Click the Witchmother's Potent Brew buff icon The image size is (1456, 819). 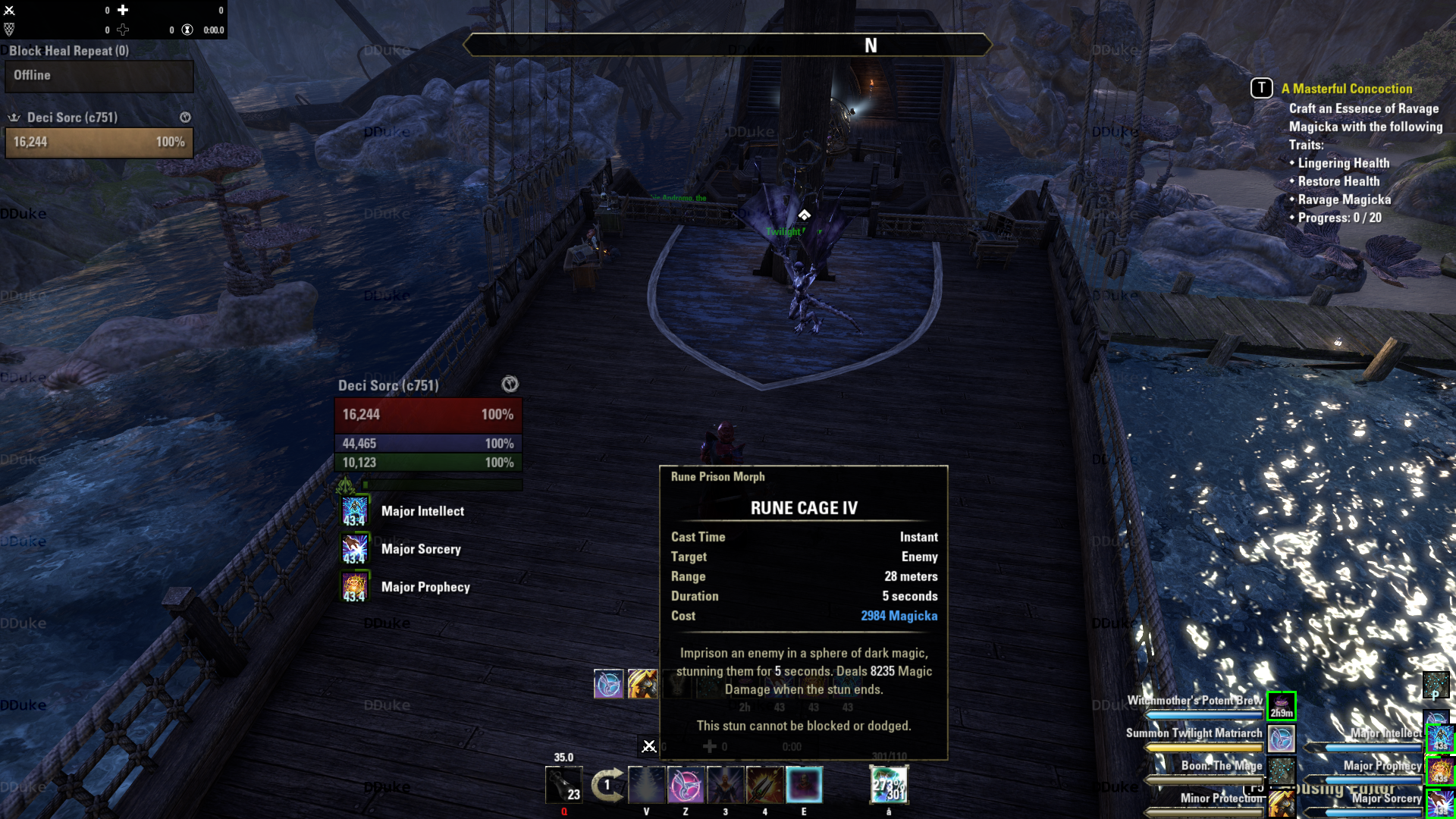click(1282, 706)
